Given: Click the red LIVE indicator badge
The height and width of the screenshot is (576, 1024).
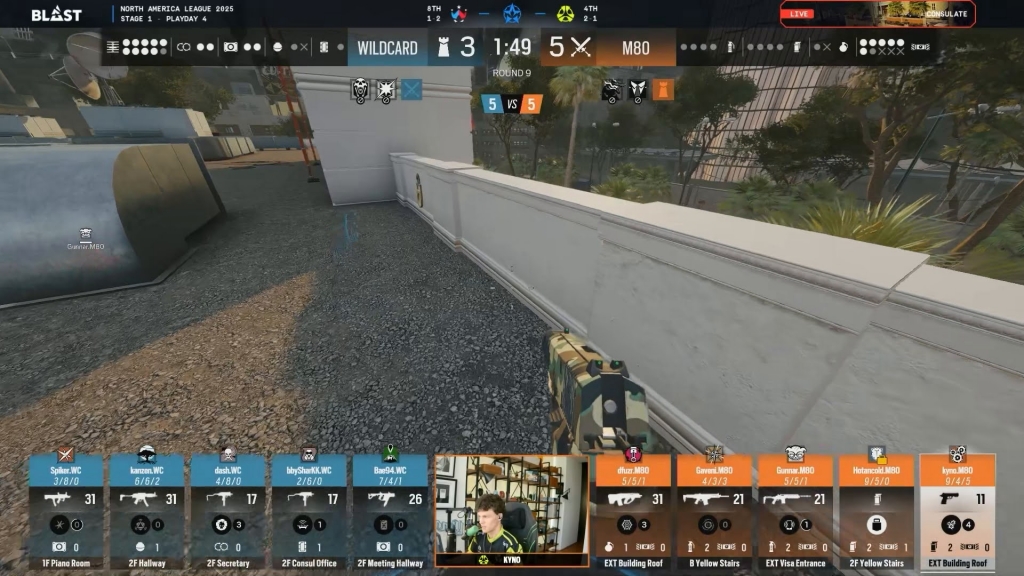Looking at the screenshot, I should point(800,14).
